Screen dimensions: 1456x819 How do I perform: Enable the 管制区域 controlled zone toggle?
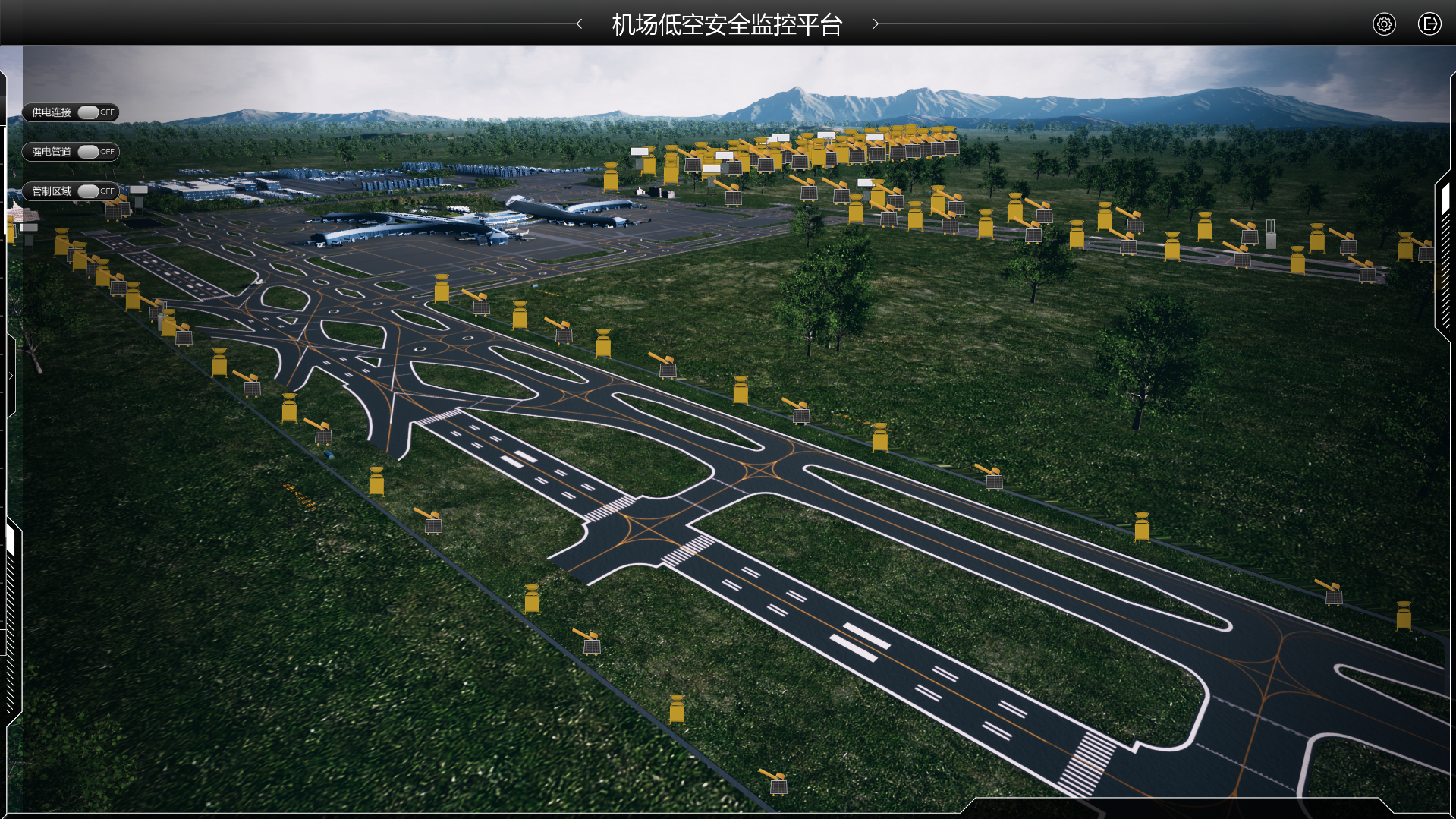click(96, 191)
